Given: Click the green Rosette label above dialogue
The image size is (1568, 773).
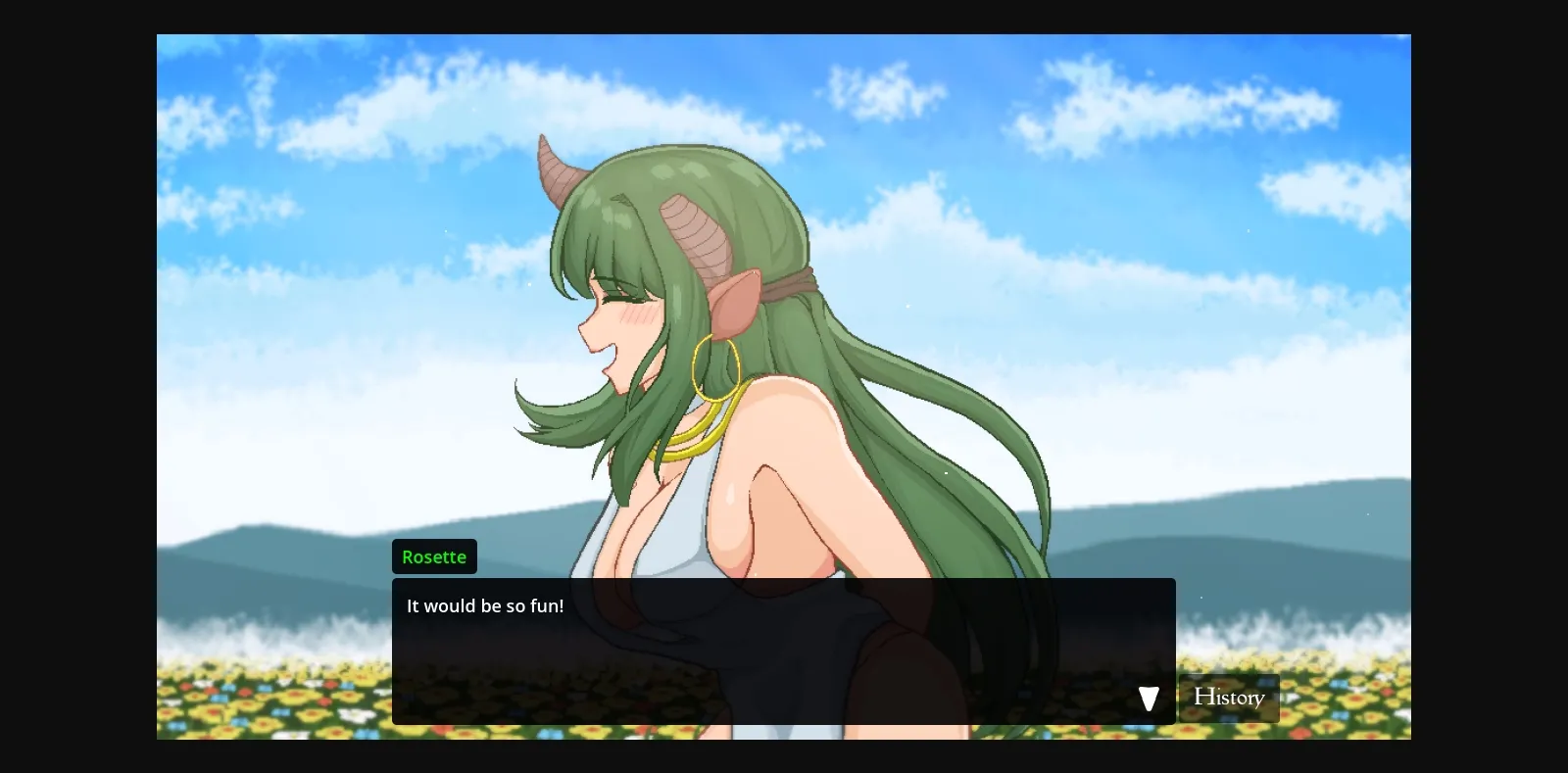Looking at the screenshot, I should click(x=434, y=556).
